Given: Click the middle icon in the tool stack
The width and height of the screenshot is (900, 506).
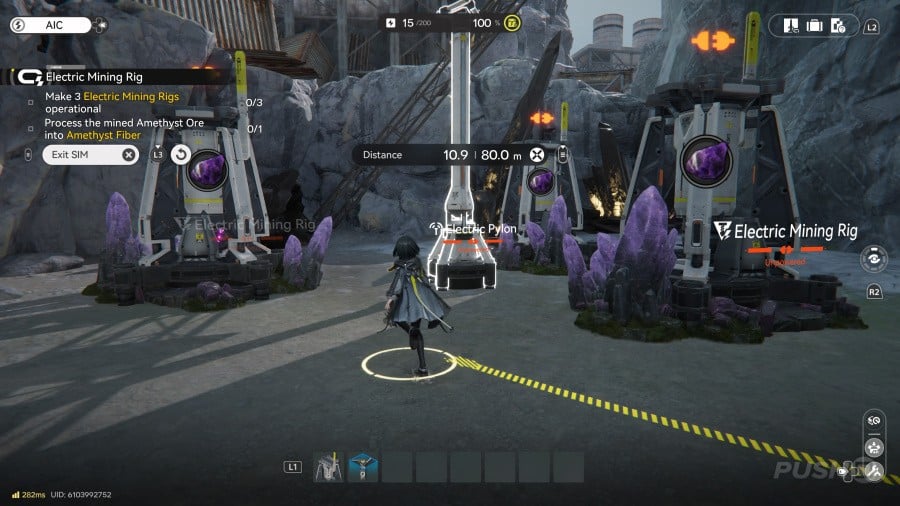Looking at the screenshot, I should click(x=874, y=446).
